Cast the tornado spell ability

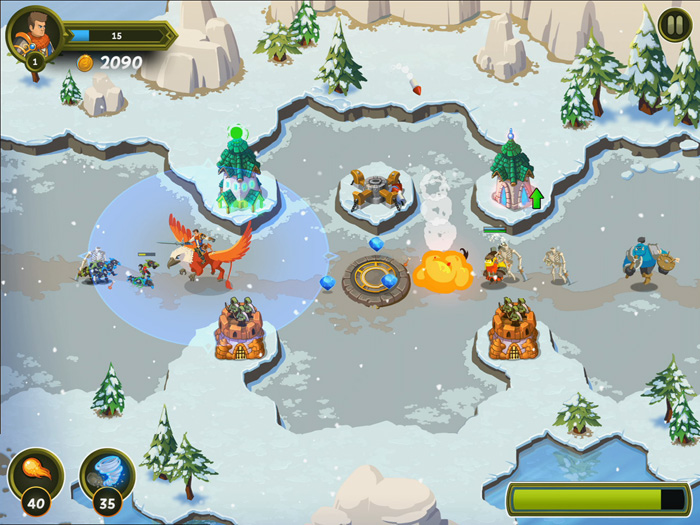(x=106, y=474)
